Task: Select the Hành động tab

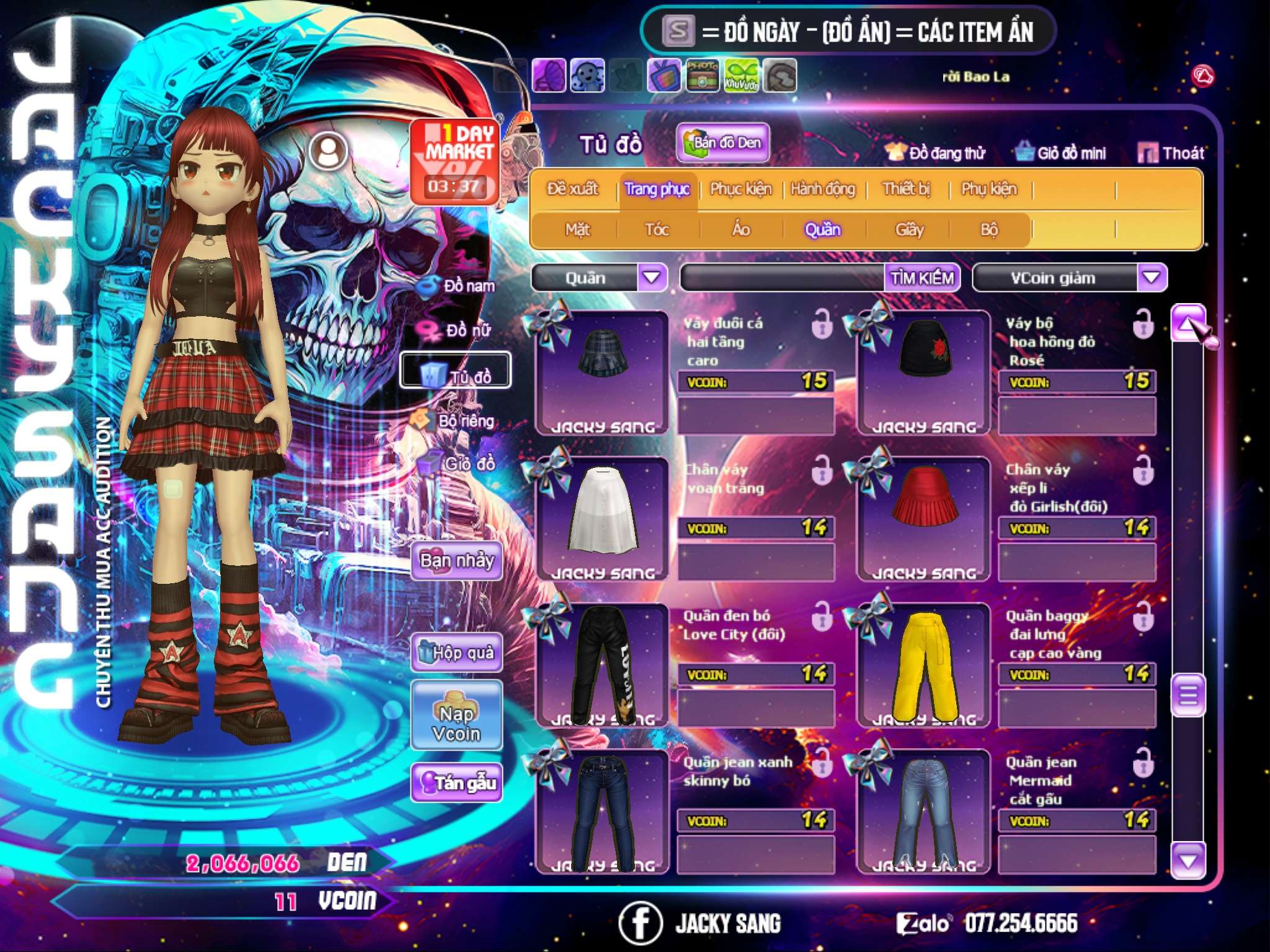Action: (x=822, y=189)
